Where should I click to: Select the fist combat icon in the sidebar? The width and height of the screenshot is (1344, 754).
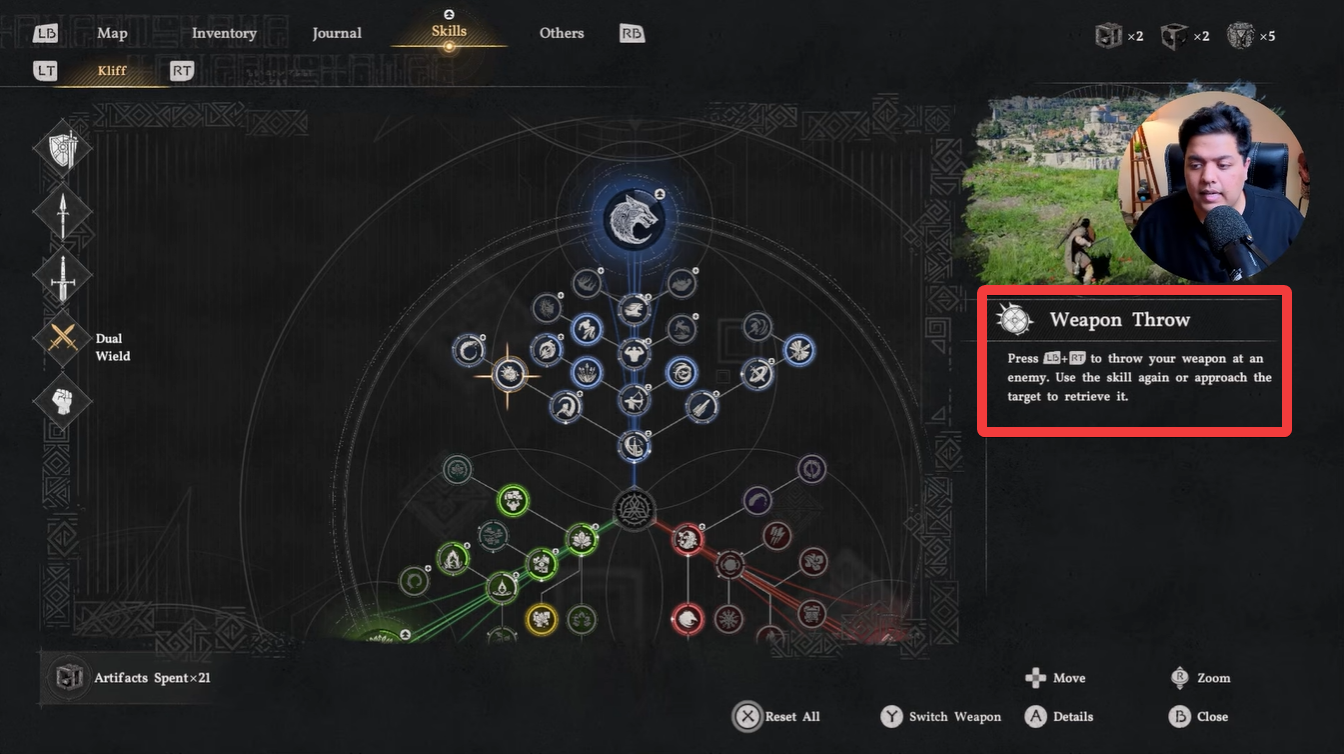click(x=63, y=401)
